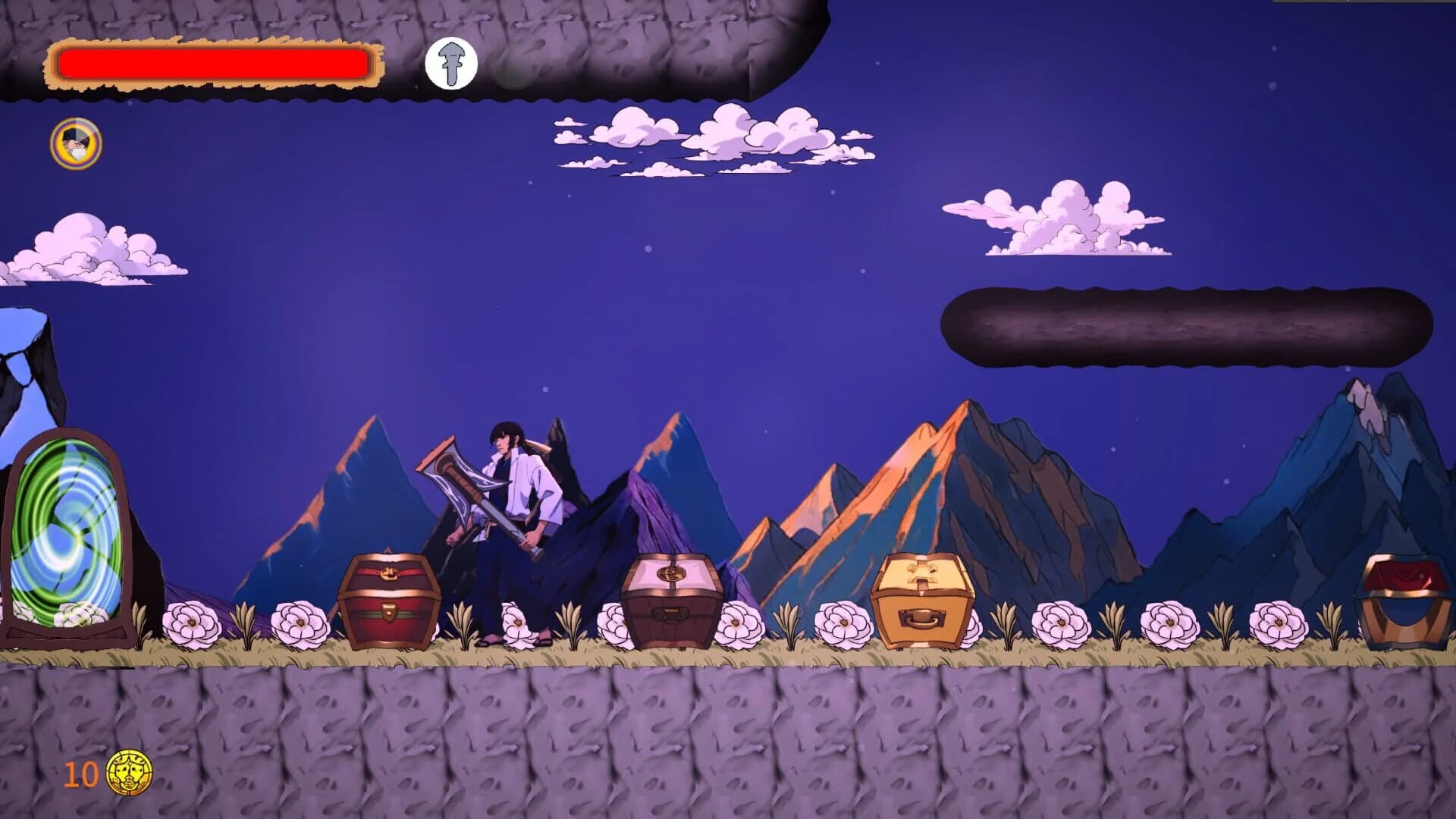Click the red health bar
The image size is (1456, 819).
click(212, 66)
